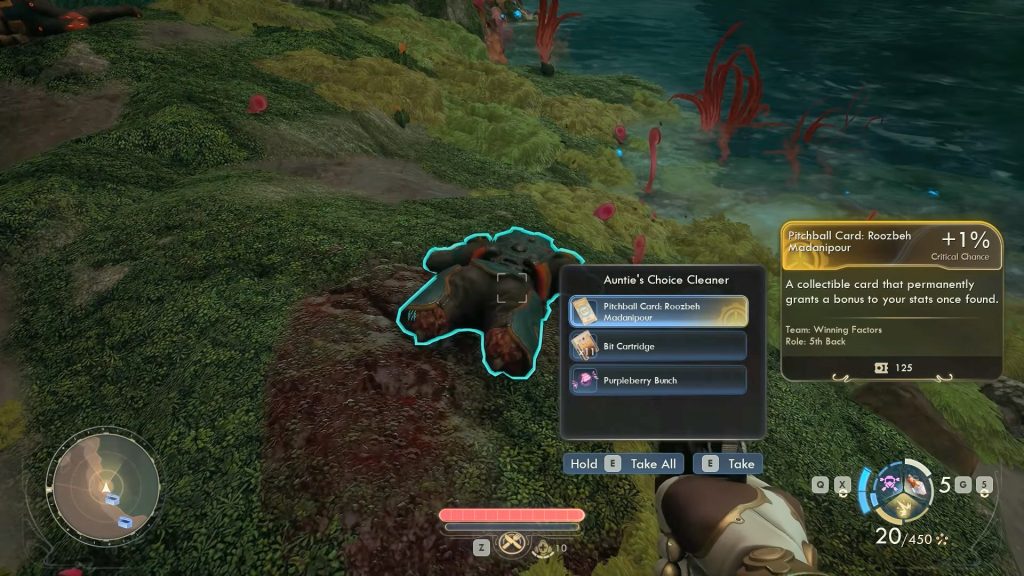Viewport: 1024px width, 576px height.
Task: Select the crossed-swords melee icon
Action: click(512, 545)
